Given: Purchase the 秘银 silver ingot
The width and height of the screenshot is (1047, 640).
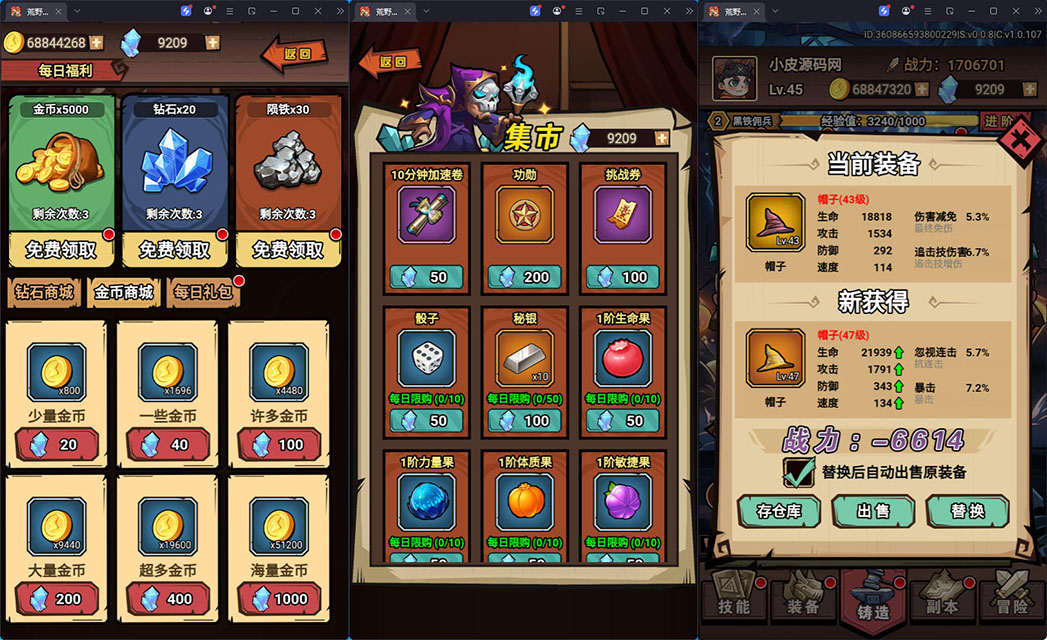Looking at the screenshot, I should point(524,421).
